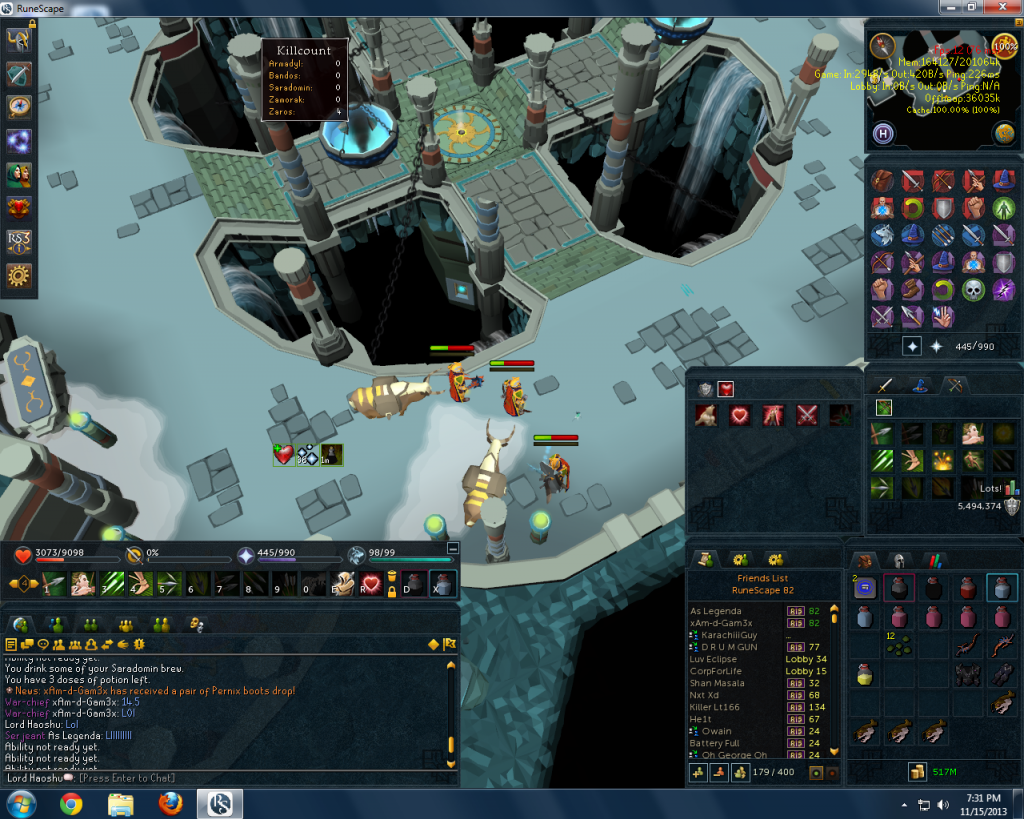1024x819 pixels.
Task: Use the heart ability in slot R
Action: pos(371,584)
